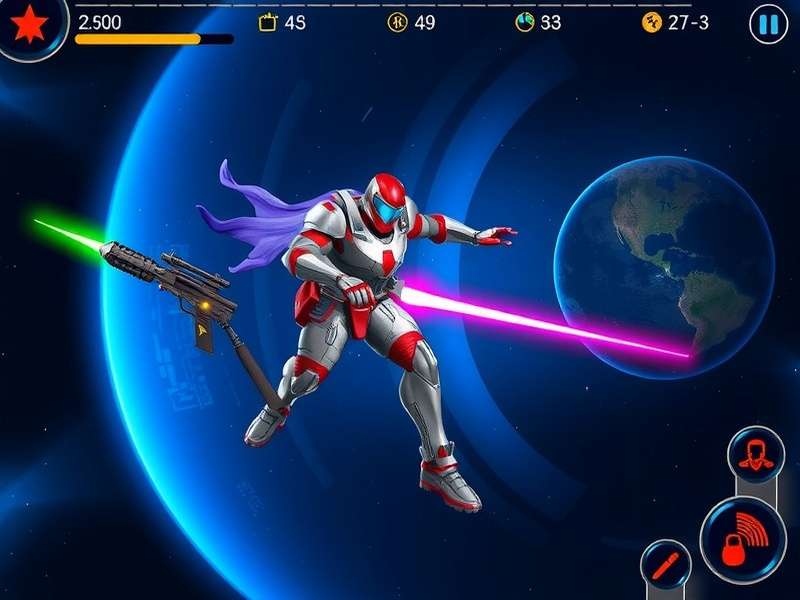
Task: Tap the red star badge
Action: (x=30, y=24)
